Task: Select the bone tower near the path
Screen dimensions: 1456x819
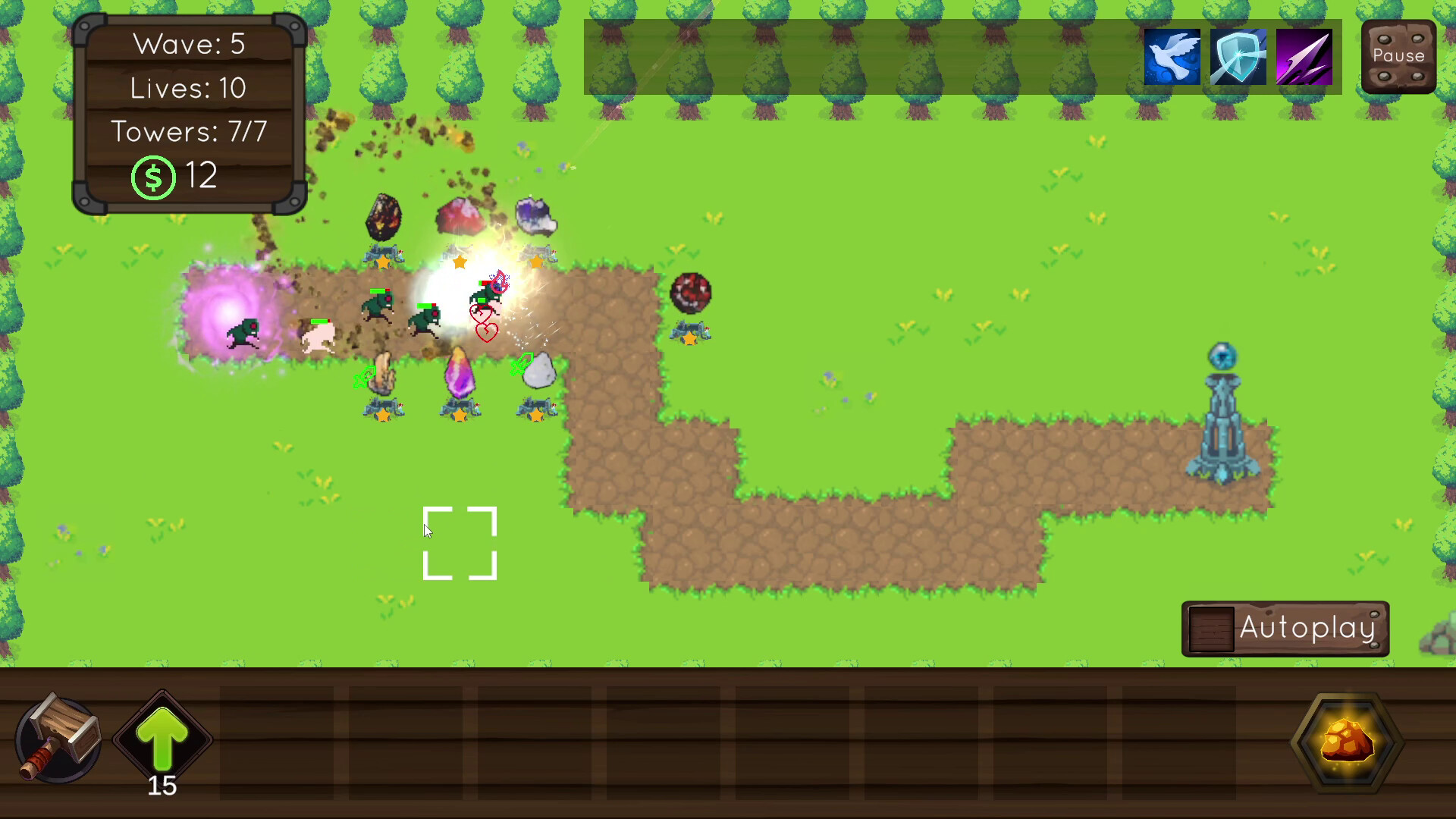Action: pos(384,372)
